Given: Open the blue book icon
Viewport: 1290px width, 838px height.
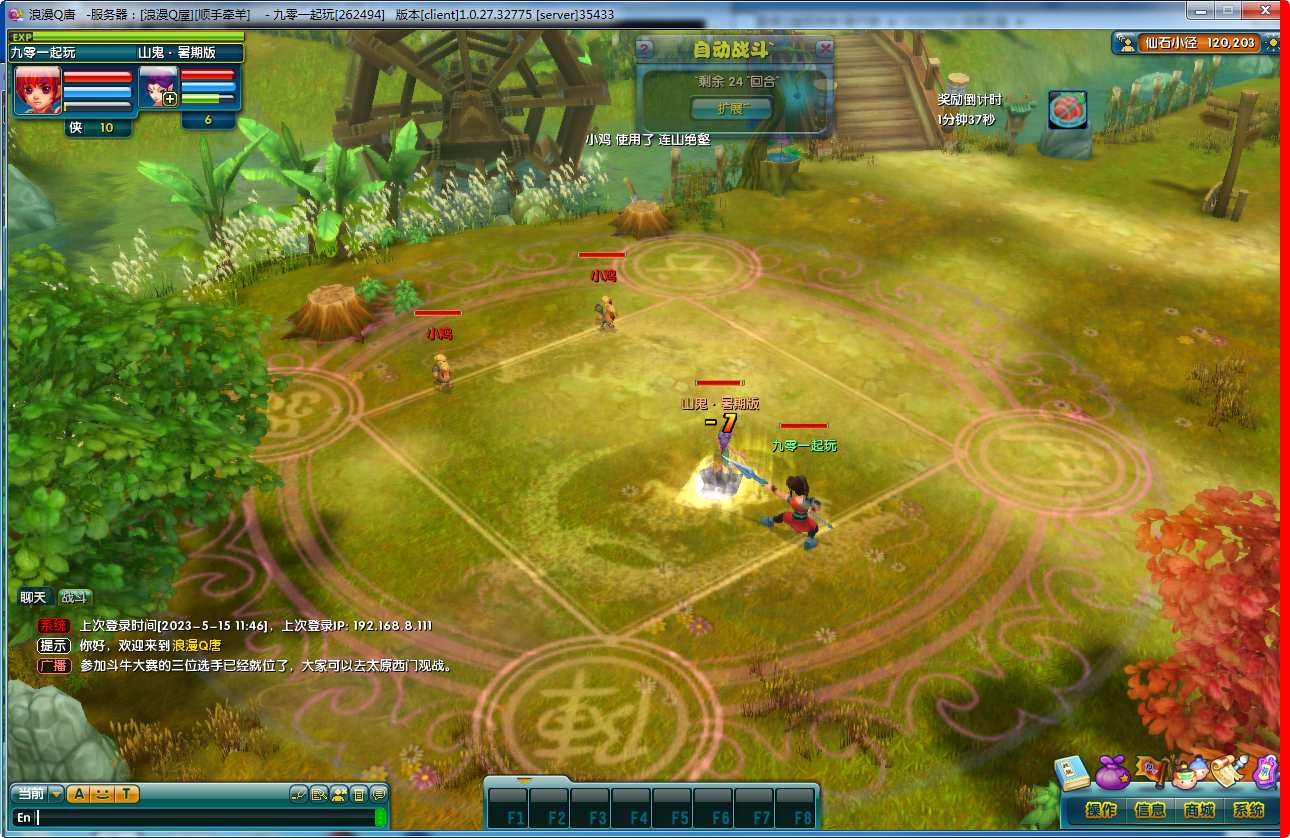Looking at the screenshot, I should coord(1073,773).
